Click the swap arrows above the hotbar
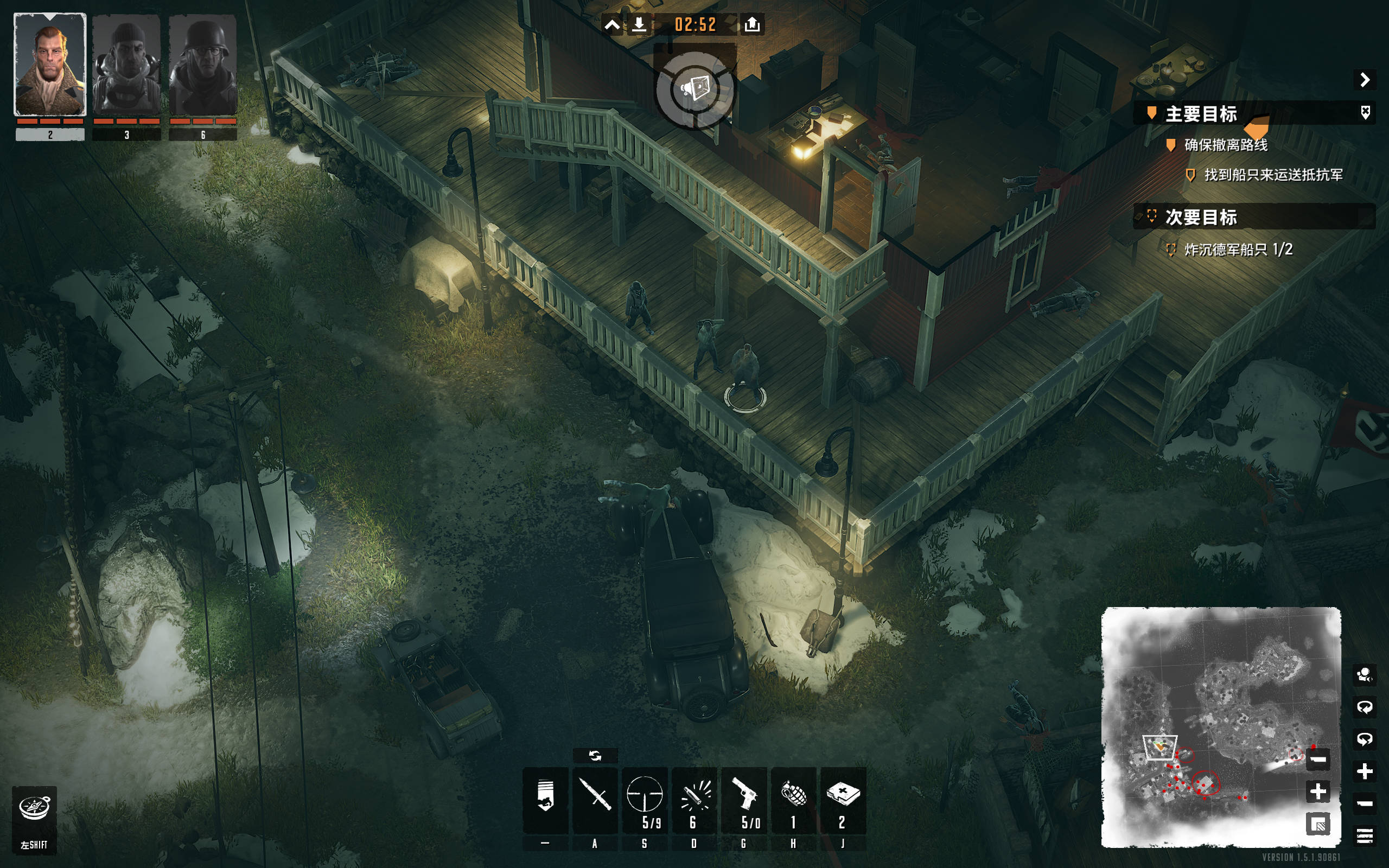Viewport: 1389px width, 868px height. [595, 756]
